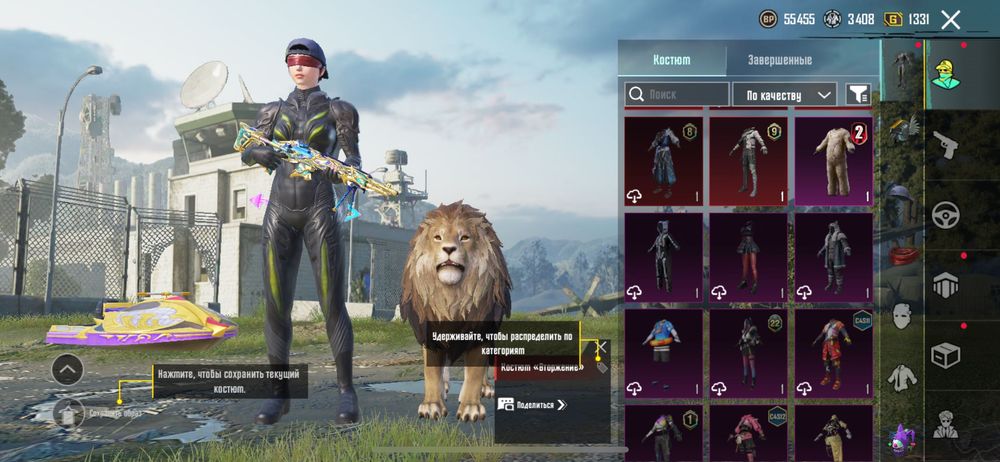Open the По качеству sort dropdown
This screenshot has width=1000, height=462.
785,94
